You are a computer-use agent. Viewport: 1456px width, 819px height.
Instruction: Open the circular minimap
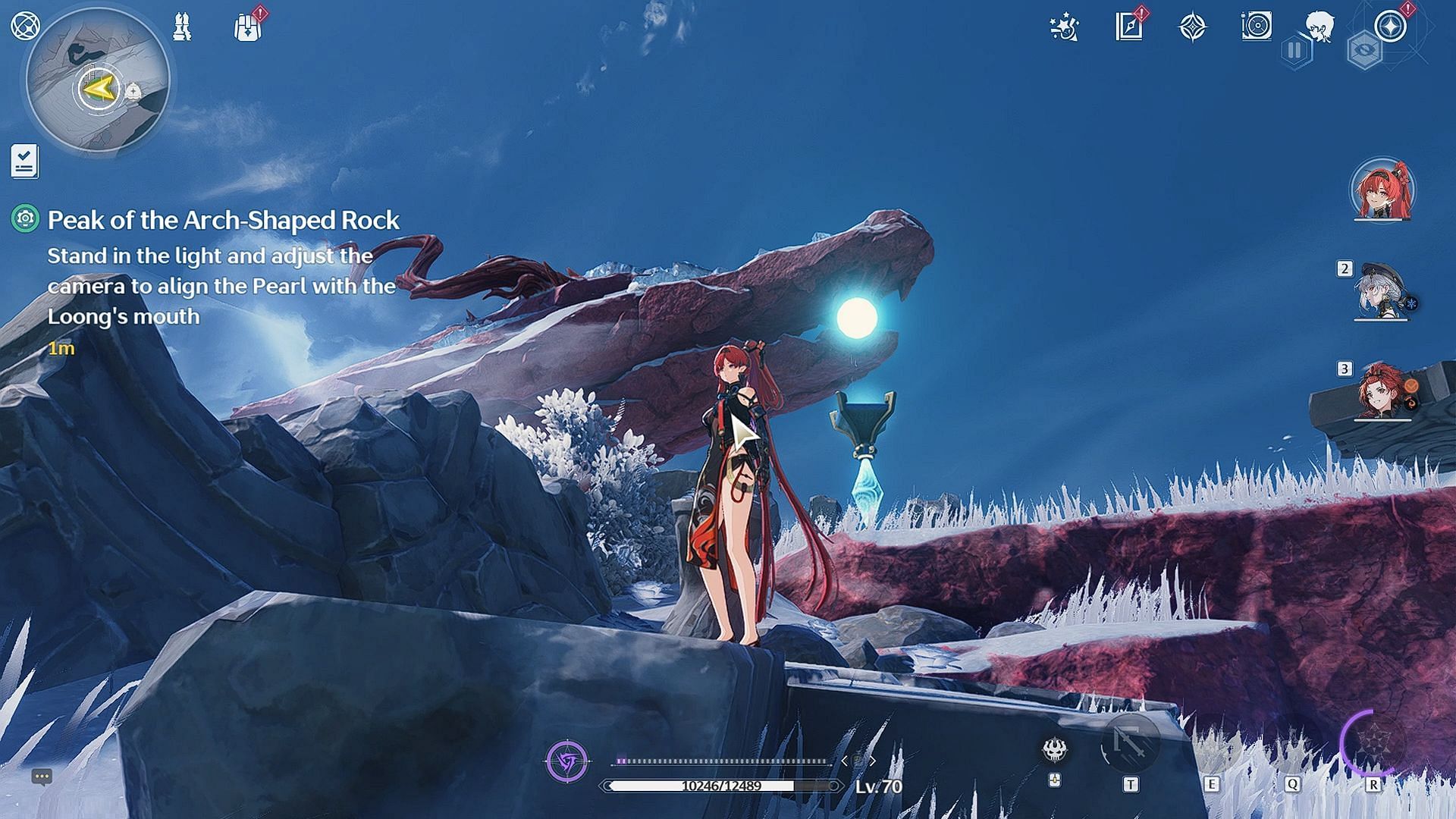[98, 80]
